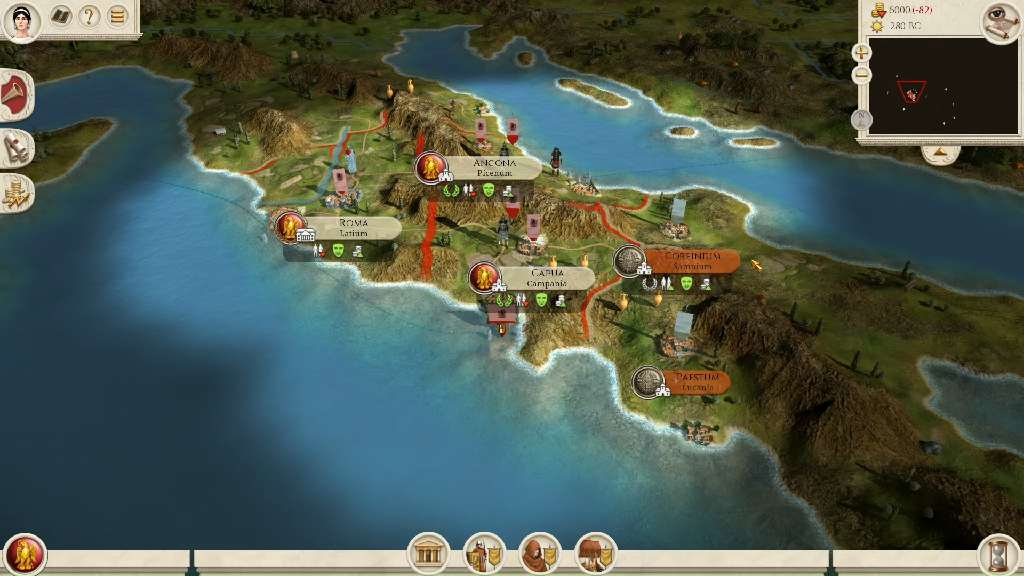Zoom in the minimap with plus
The width and height of the screenshot is (1024, 576).
tap(862, 52)
